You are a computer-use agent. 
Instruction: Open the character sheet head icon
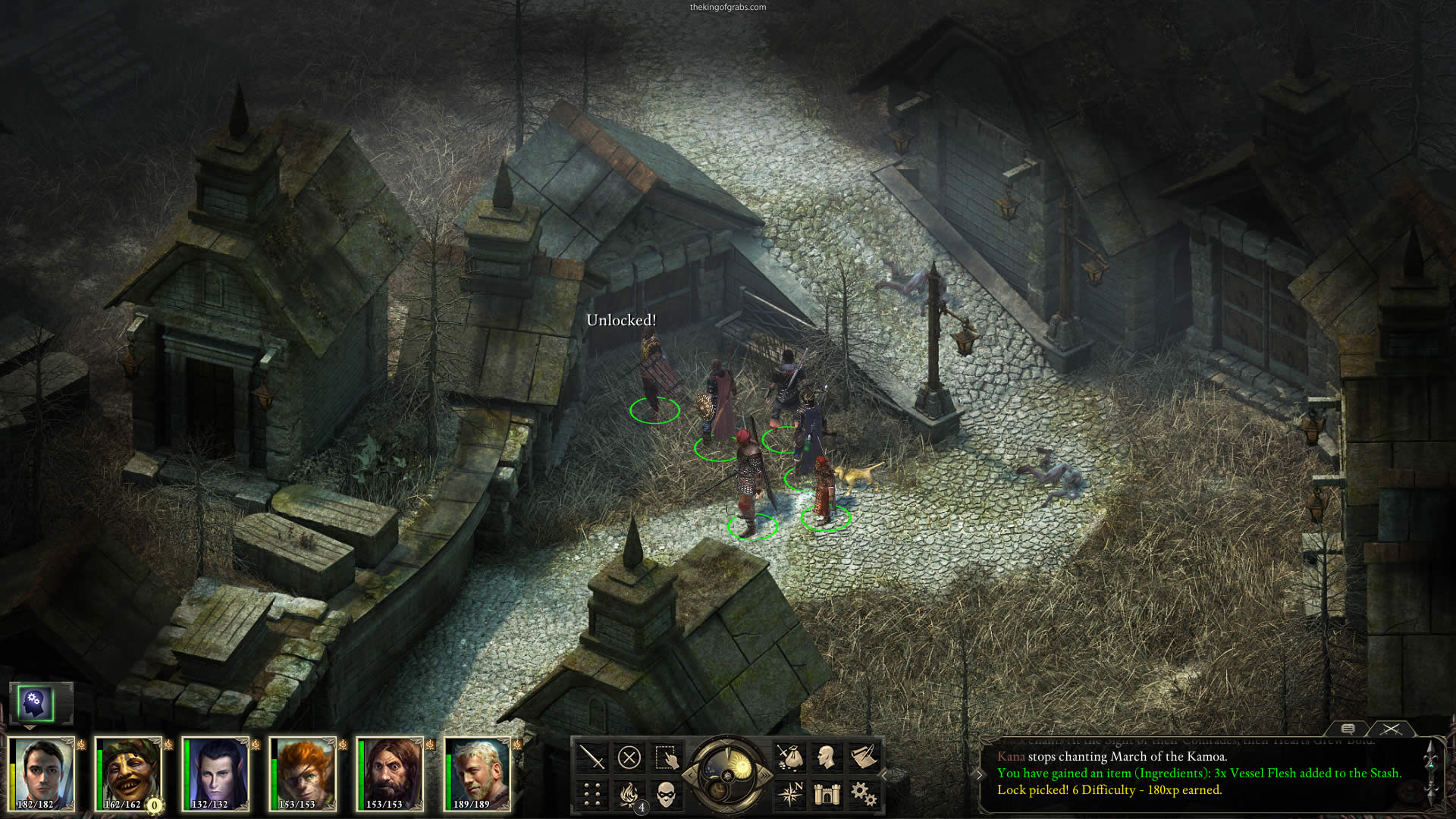point(827,757)
